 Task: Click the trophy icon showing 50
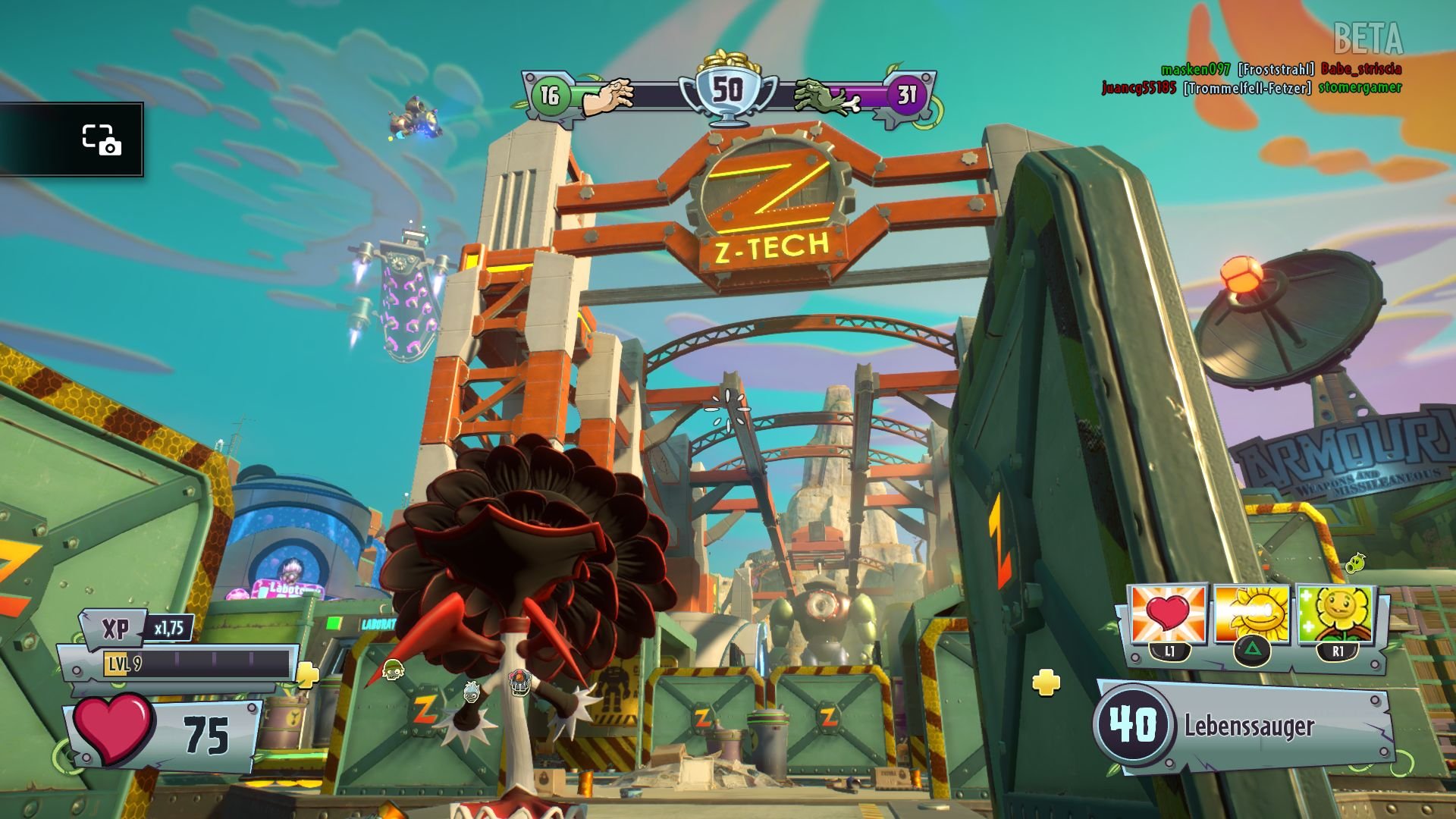(730, 87)
